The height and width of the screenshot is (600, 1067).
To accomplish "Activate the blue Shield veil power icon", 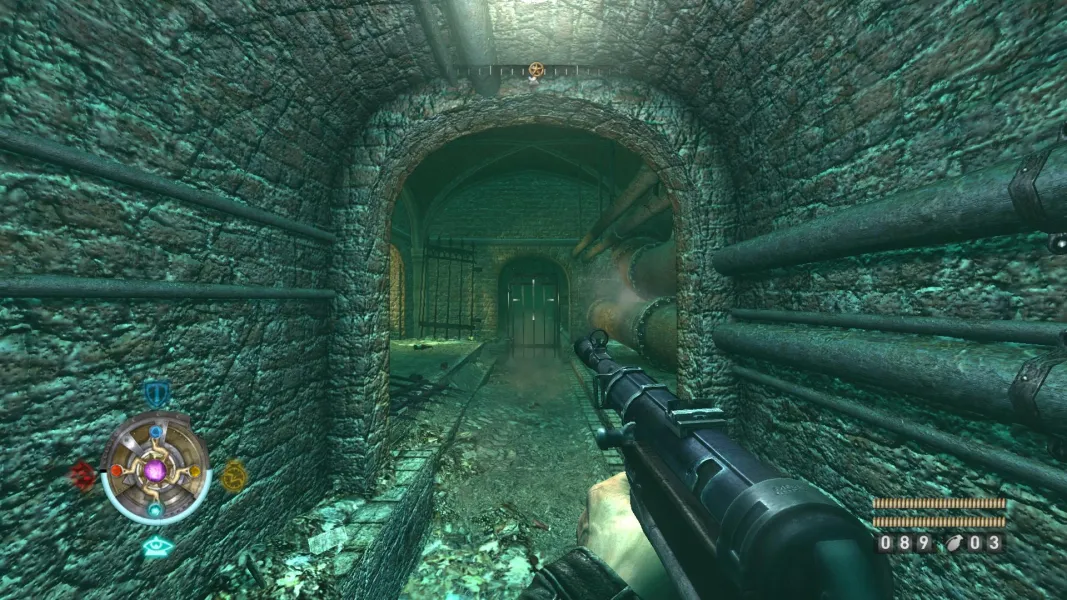I will (155, 392).
